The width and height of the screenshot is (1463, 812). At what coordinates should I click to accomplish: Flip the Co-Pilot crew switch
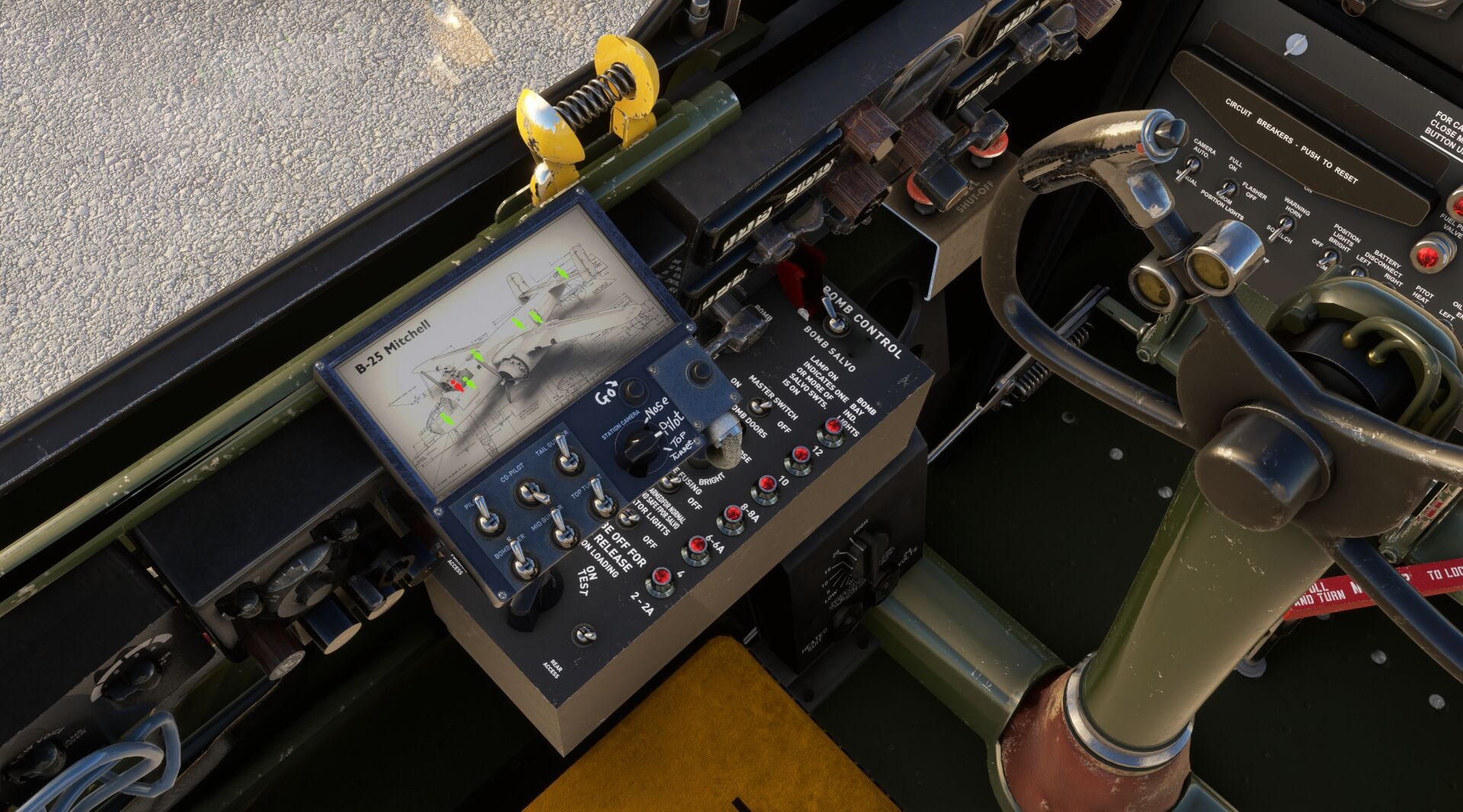(x=530, y=492)
